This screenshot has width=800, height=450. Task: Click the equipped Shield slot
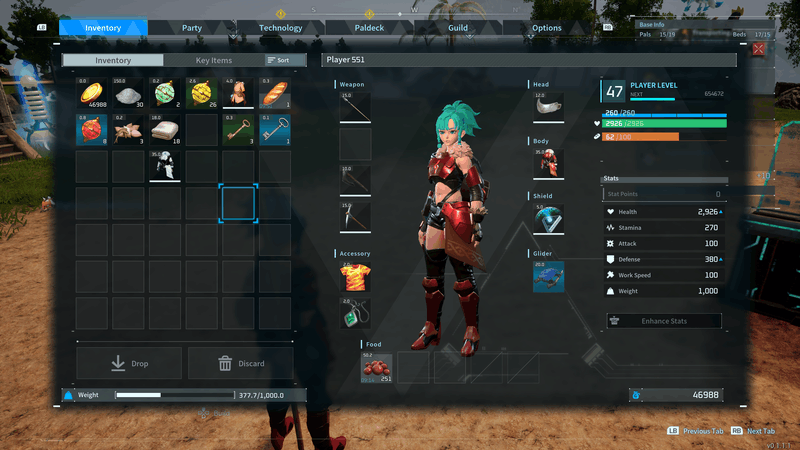click(548, 219)
